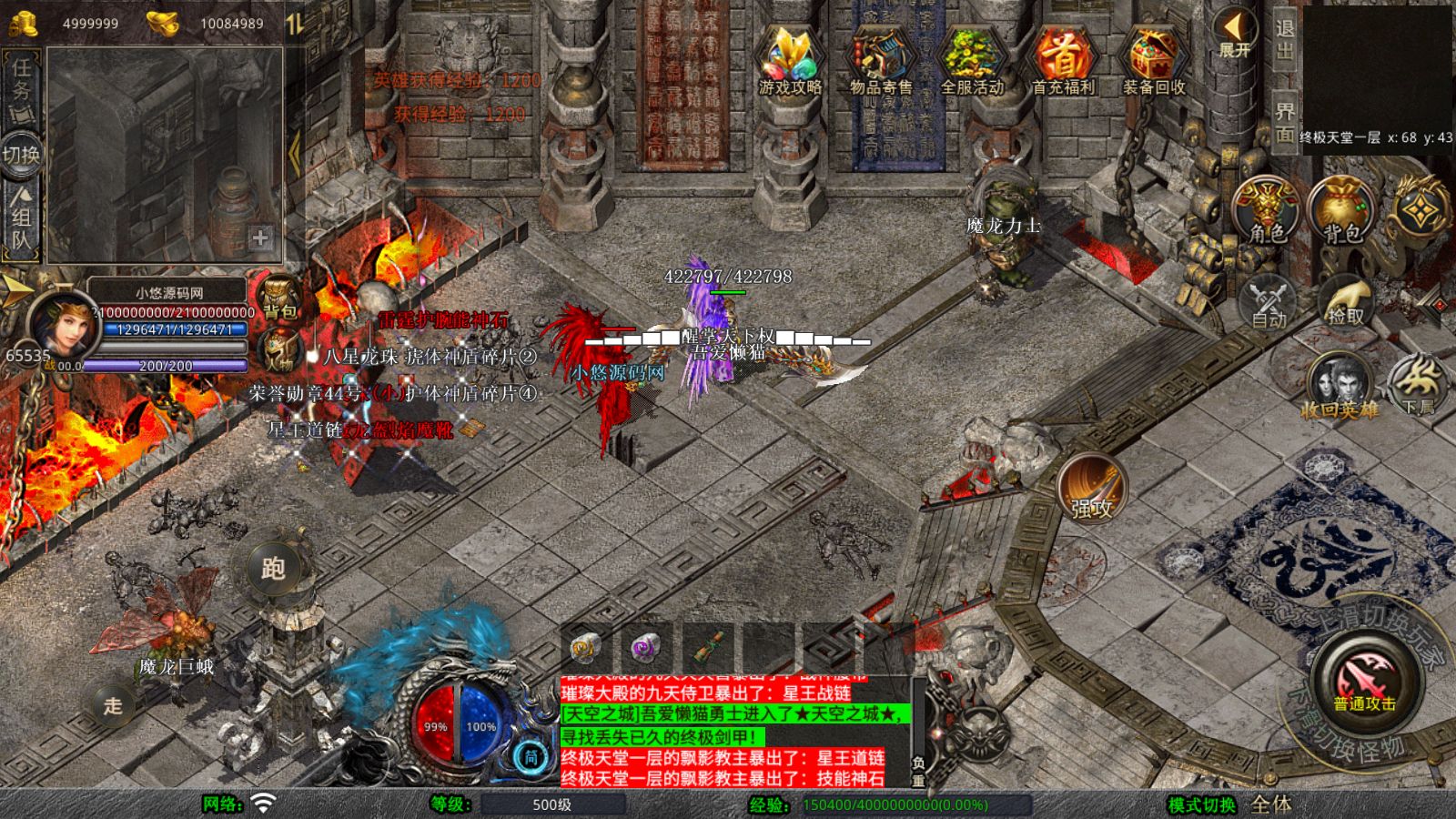Click the 退出界面 exit button
Screen dimensions: 1456x819
(1285, 80)
